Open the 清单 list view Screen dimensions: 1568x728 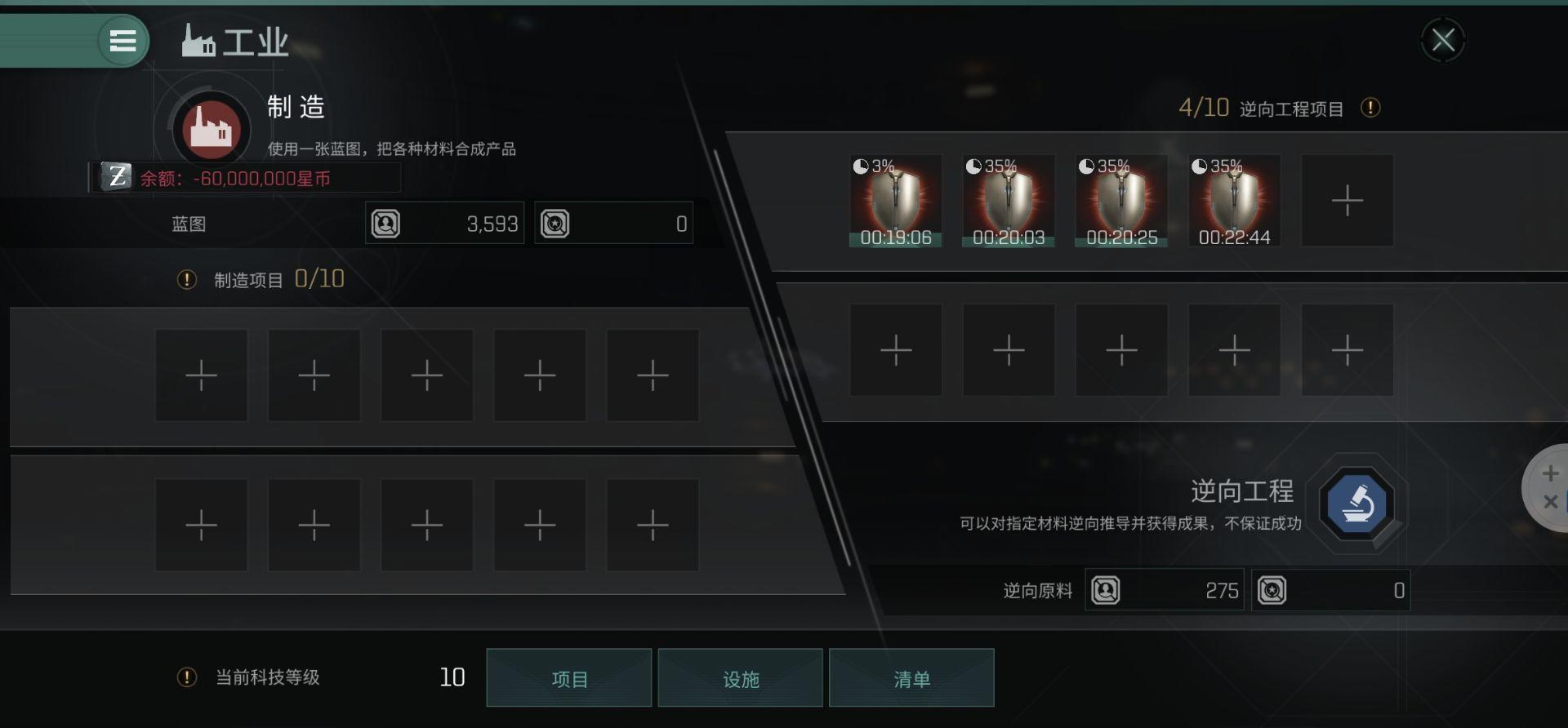click(911, 677)
